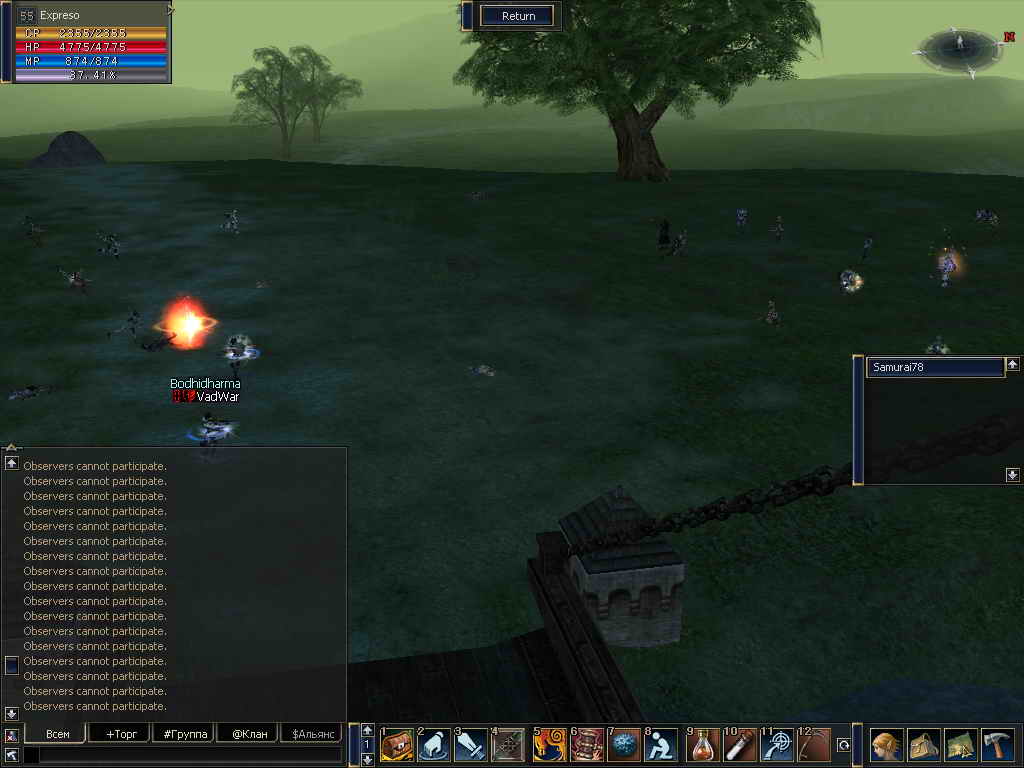Viewport: 1024px width, 768px height.
Task: Open the +Торг trade chat tab
Action: (x=119, y=734)
